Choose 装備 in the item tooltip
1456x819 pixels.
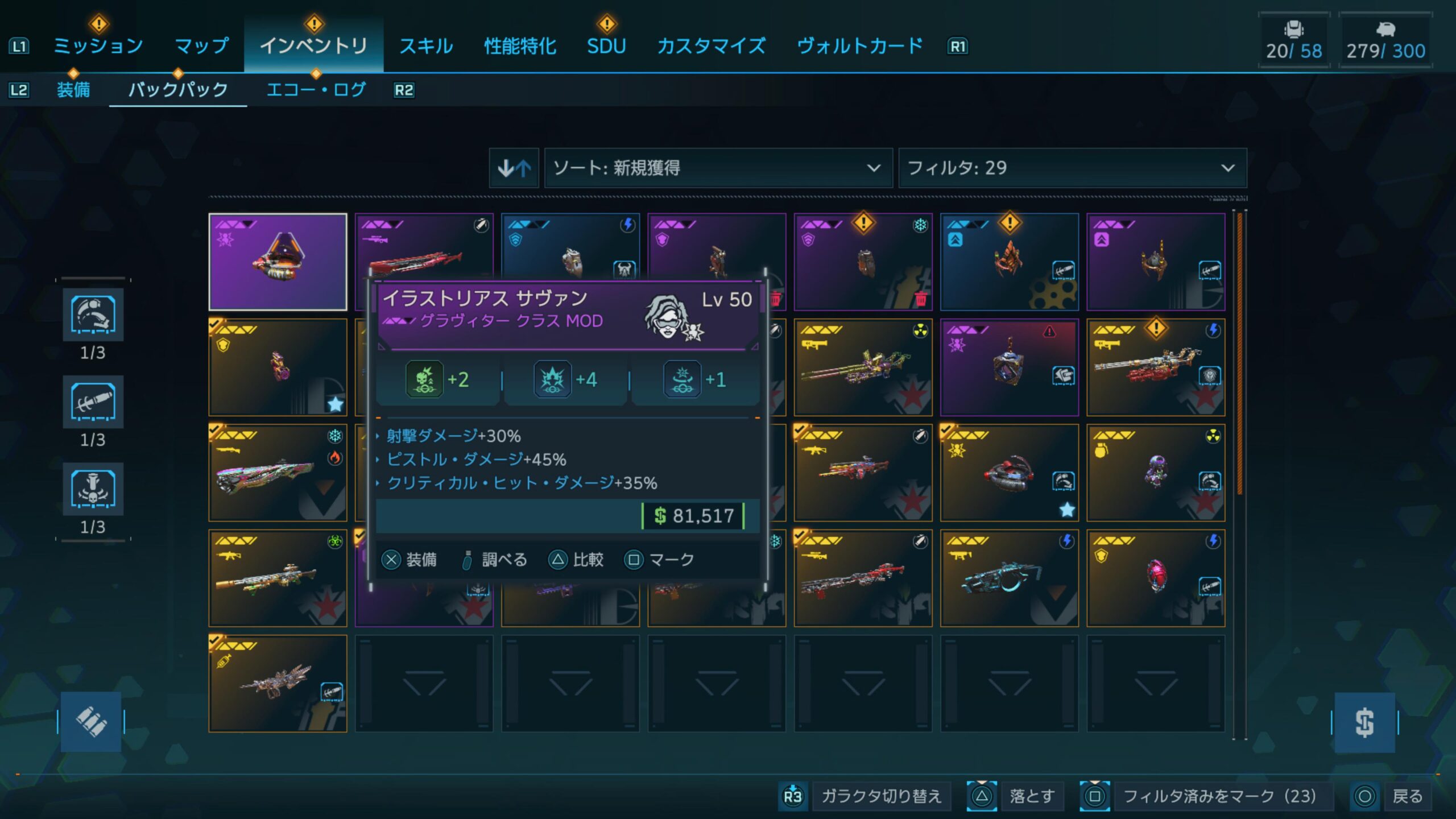[409, 560]
